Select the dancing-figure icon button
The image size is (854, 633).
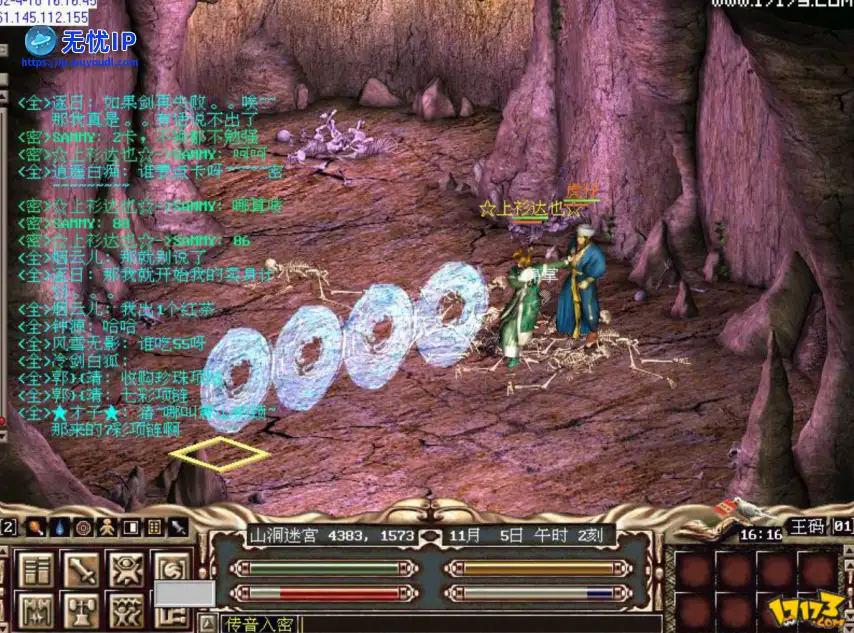coord(126,610)
